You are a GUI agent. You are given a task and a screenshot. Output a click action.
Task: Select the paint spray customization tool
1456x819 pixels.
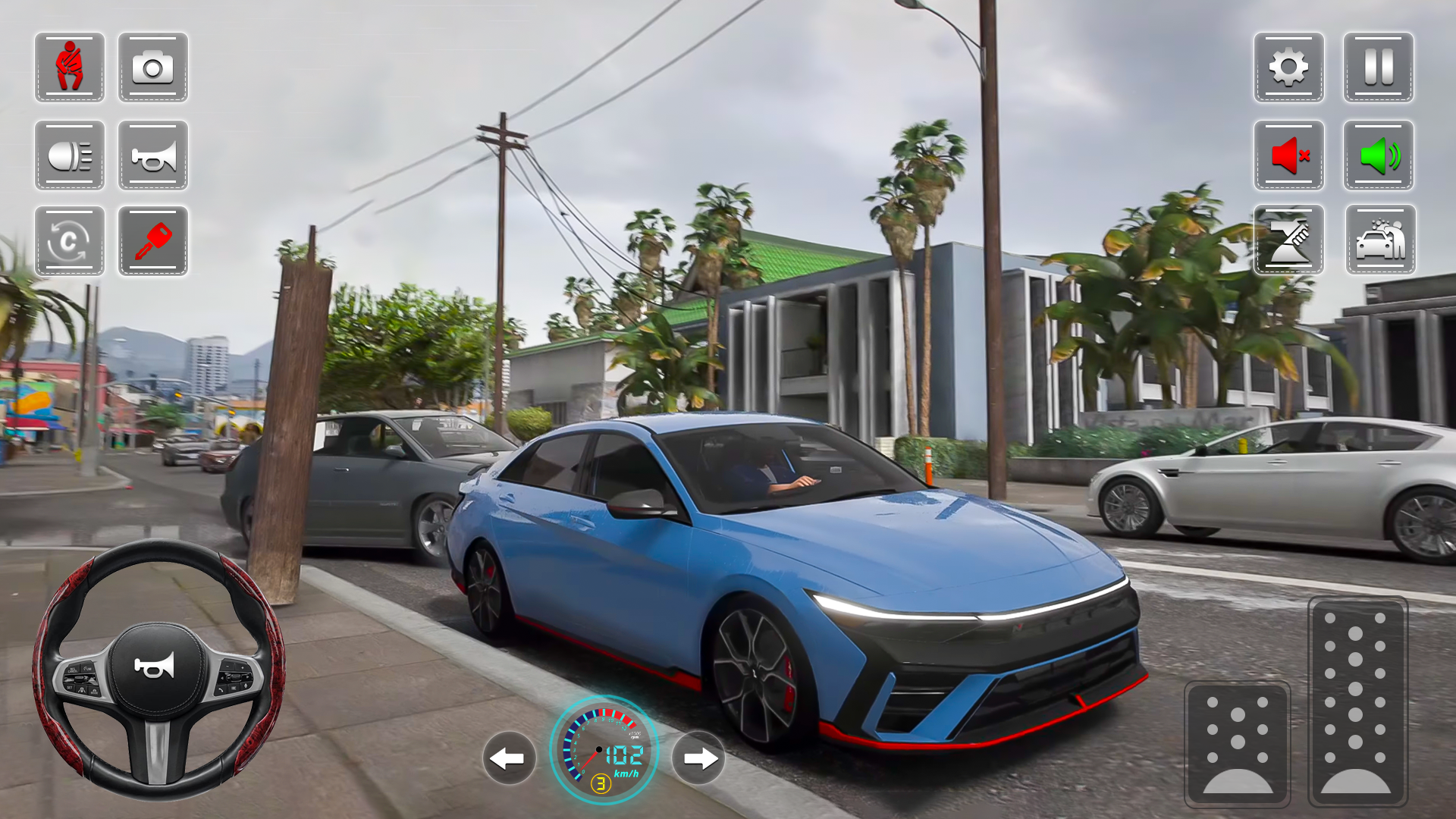[x=1288, y=241]
